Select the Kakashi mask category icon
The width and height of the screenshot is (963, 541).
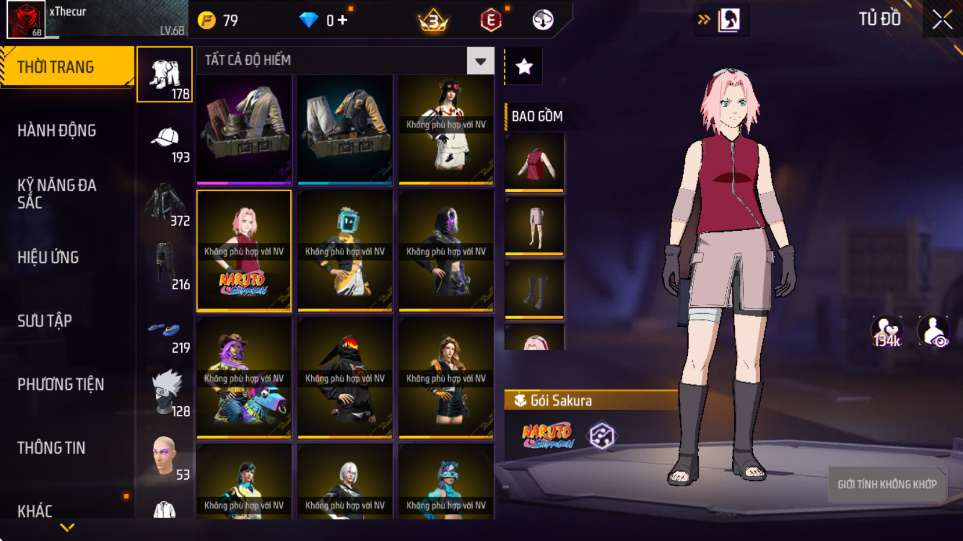[x=165, y=391]
